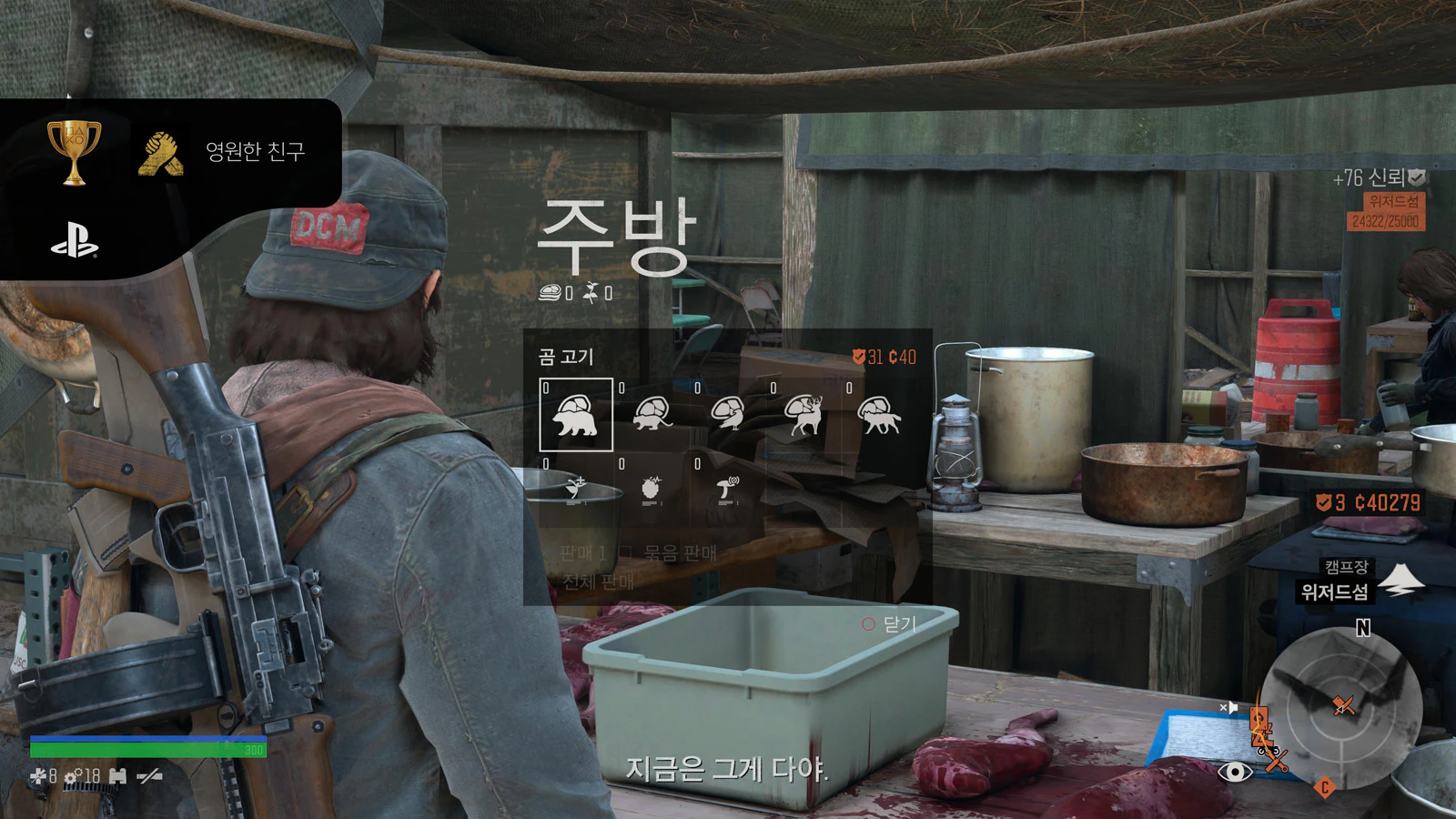Select the wolf meat slot
1456x819 pixels.
tap(879, 415)
